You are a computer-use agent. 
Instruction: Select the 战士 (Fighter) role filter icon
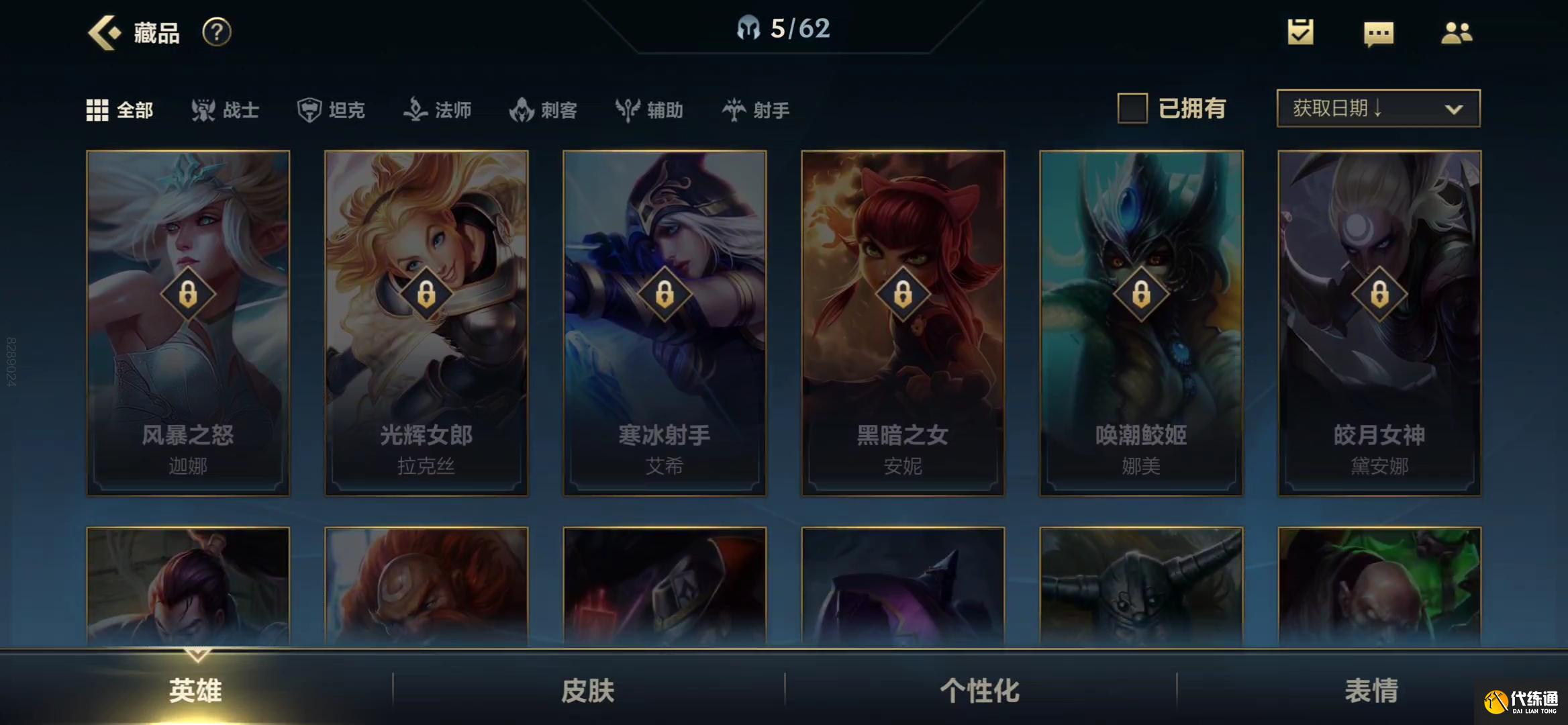click(205, 109)
